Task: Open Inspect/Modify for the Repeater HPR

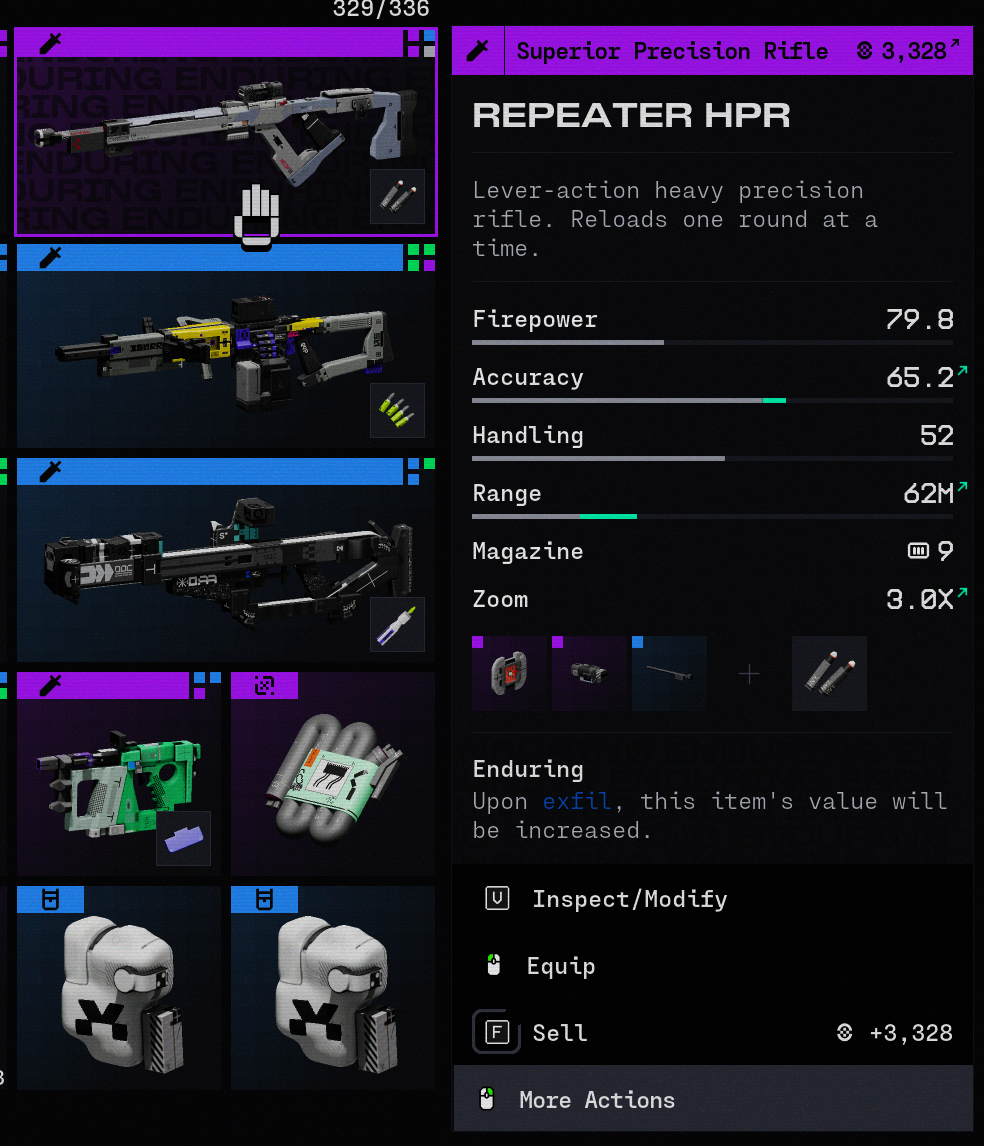Action: point(629,899)
